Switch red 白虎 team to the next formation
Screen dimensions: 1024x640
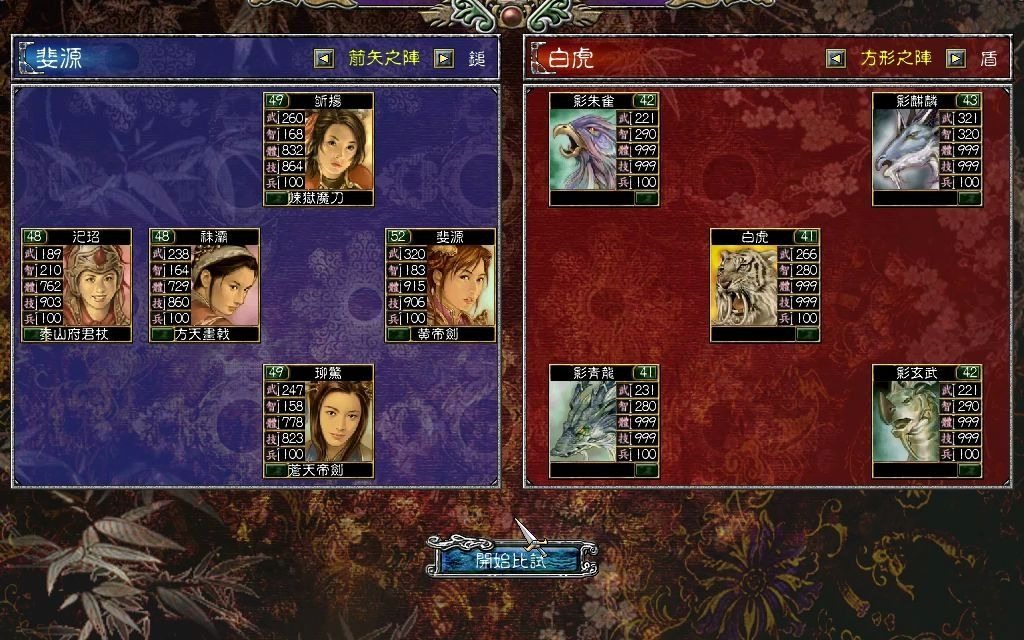(956, 59)
